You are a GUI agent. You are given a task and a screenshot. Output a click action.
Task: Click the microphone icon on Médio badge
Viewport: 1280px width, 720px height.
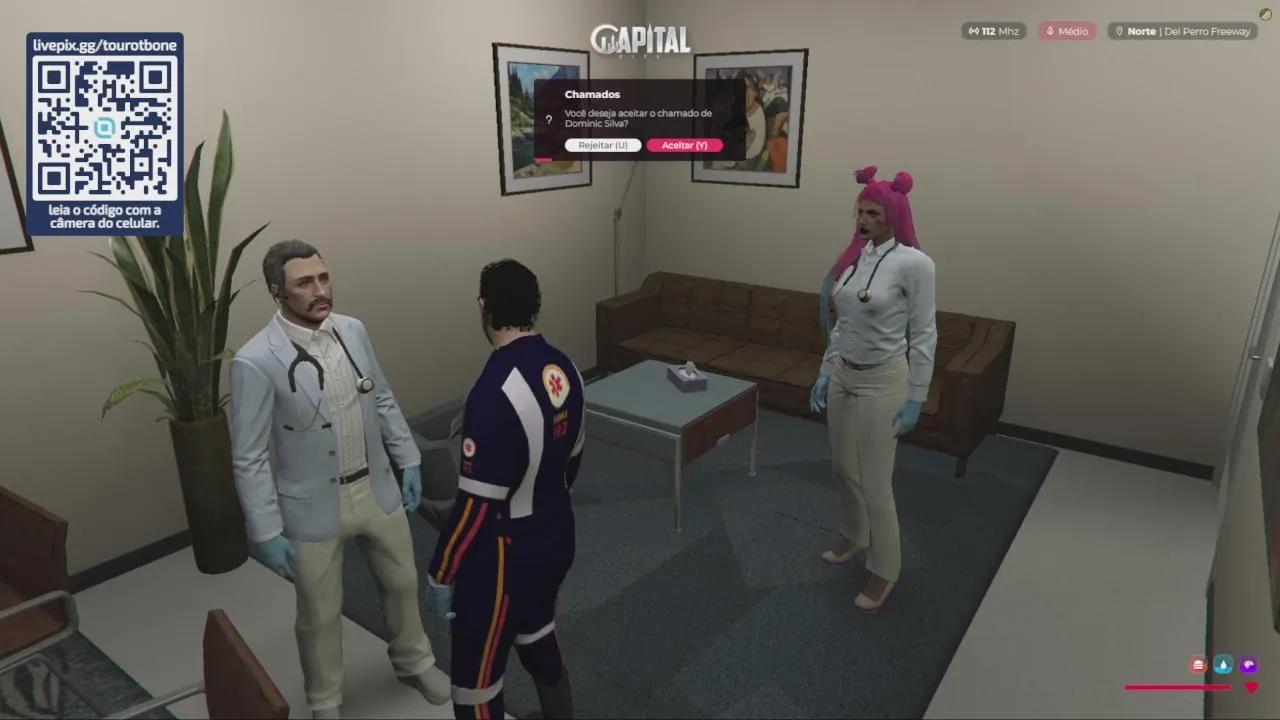(1048, 31)
